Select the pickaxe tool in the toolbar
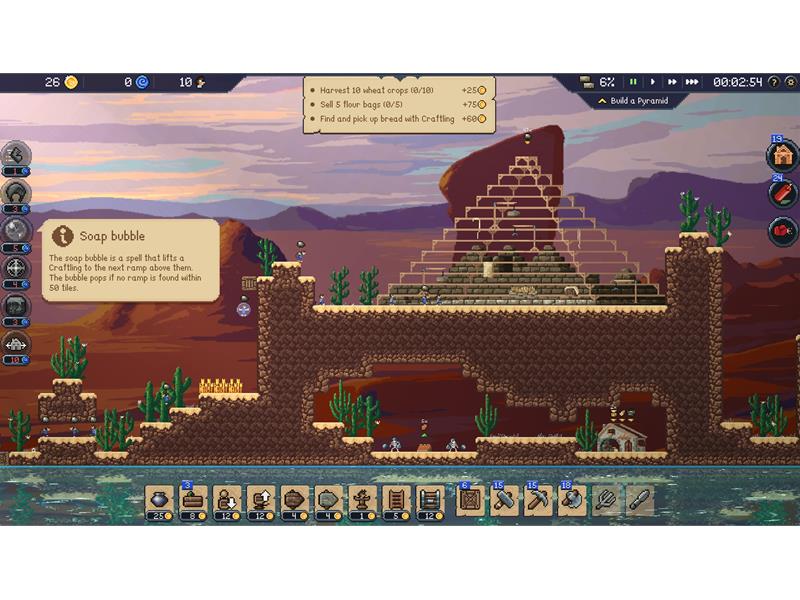 [x=538, y=498]
